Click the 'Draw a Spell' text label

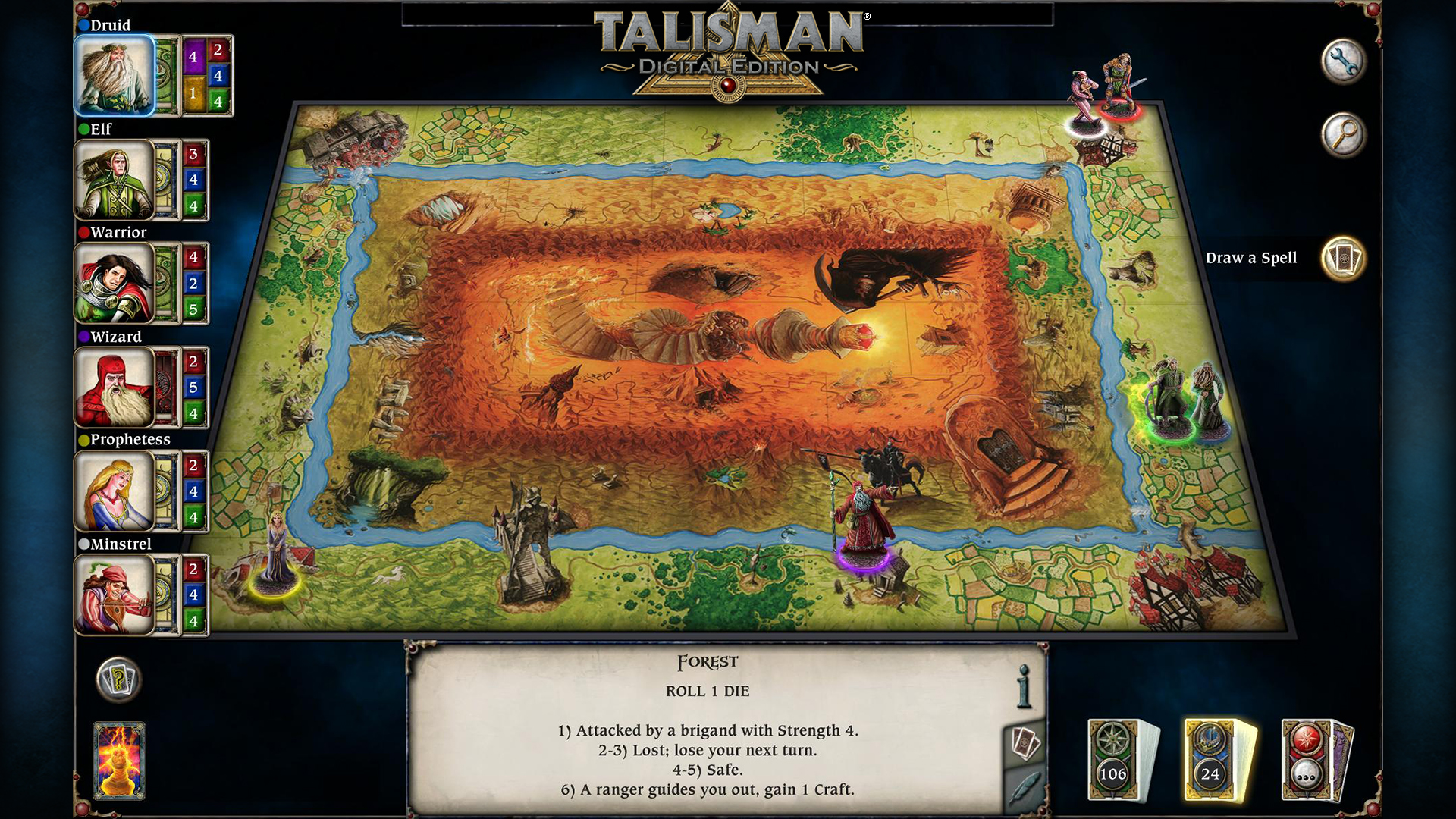coord(1253,258)
